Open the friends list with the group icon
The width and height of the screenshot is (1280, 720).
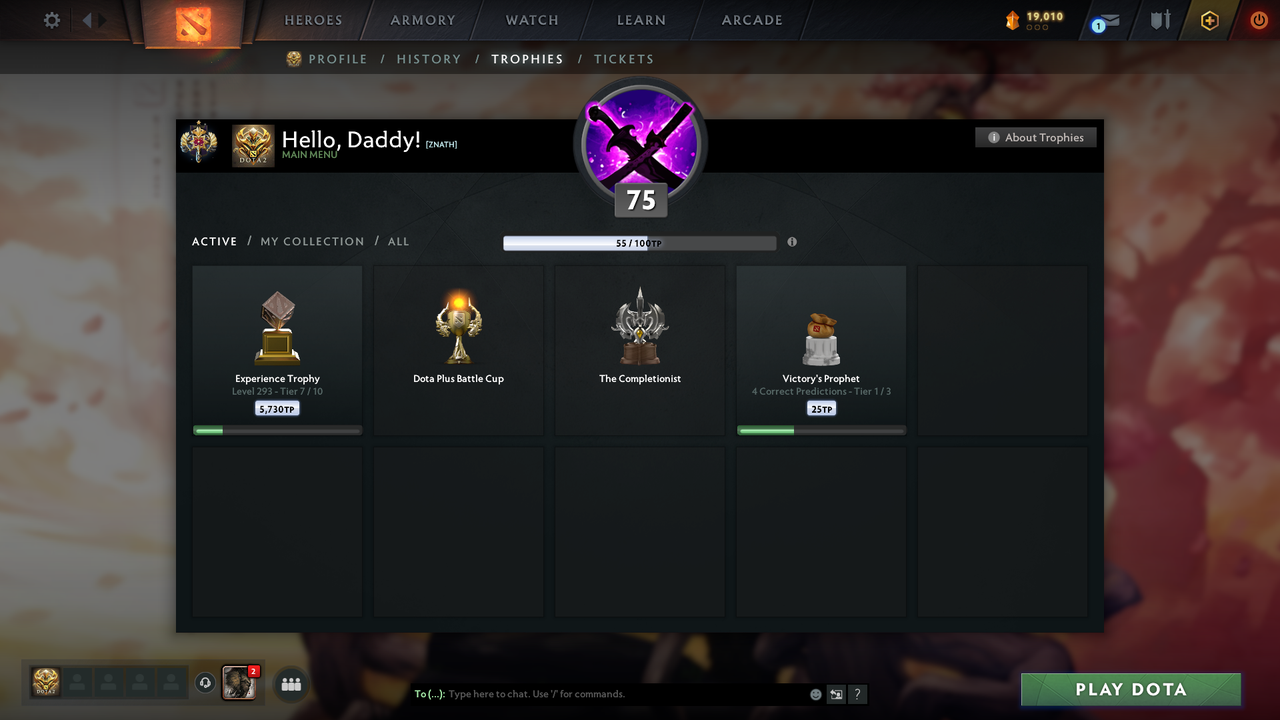[x=290, y=684]
